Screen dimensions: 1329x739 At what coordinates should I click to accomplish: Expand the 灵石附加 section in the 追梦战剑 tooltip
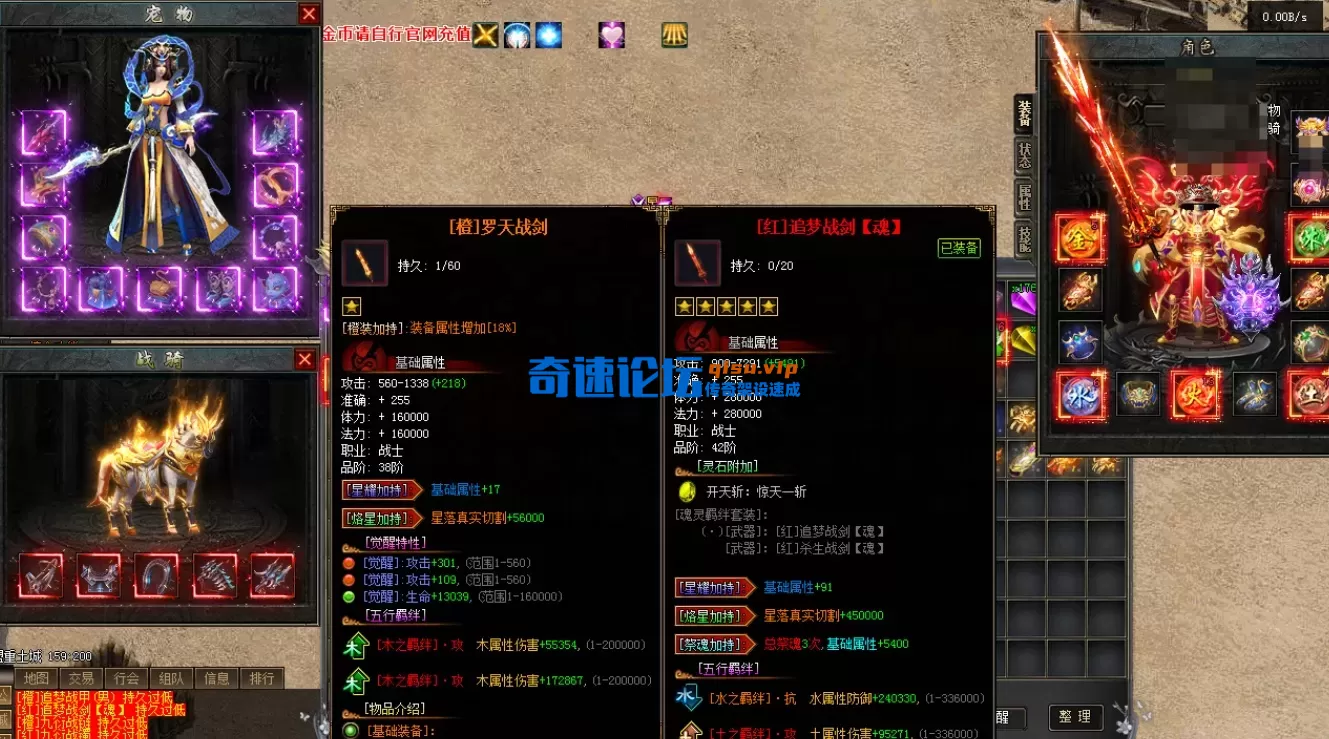pyautogui.click(x=726, y=467)
